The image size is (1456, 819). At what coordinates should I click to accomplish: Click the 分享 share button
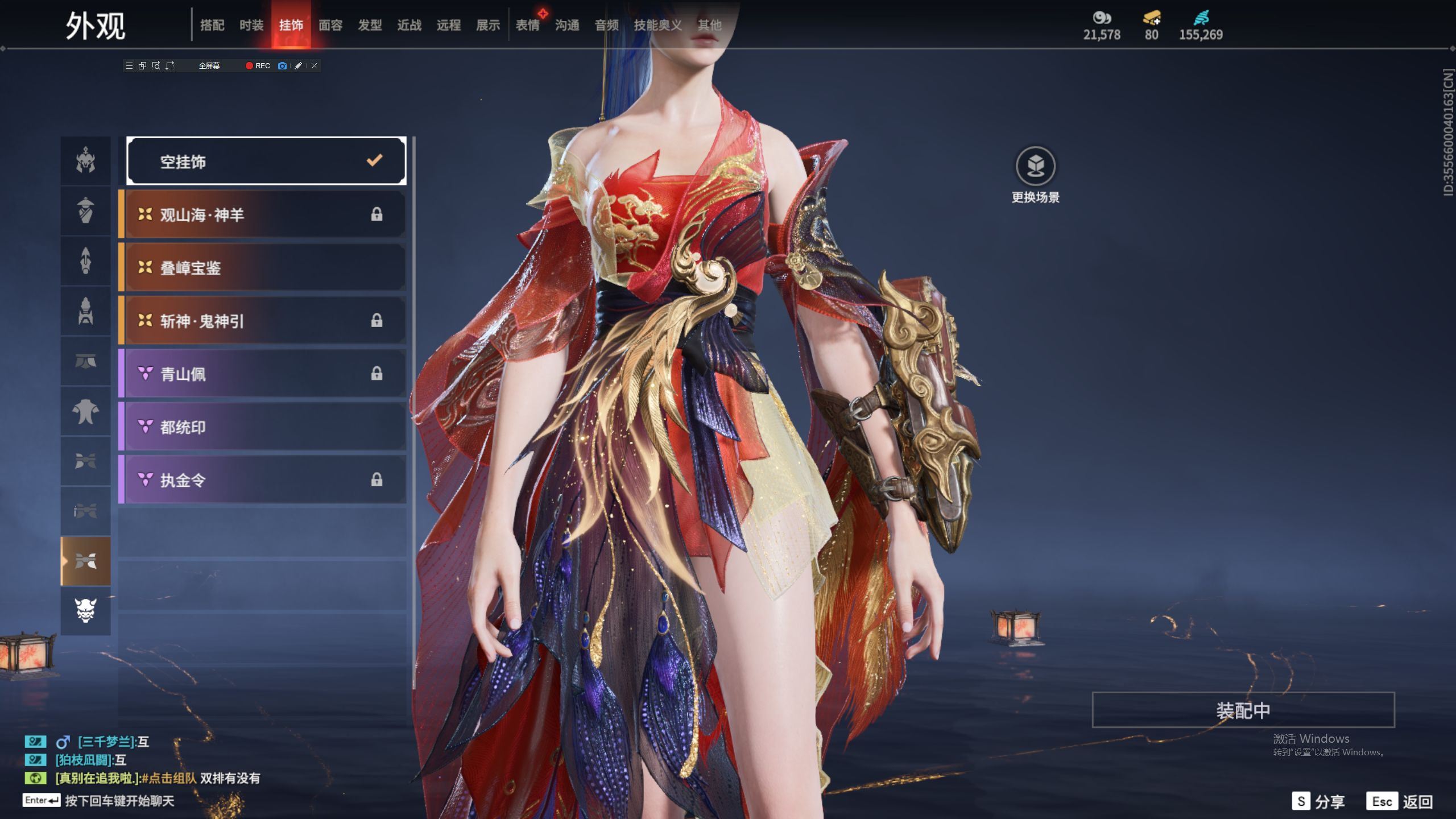[1318, 801]
